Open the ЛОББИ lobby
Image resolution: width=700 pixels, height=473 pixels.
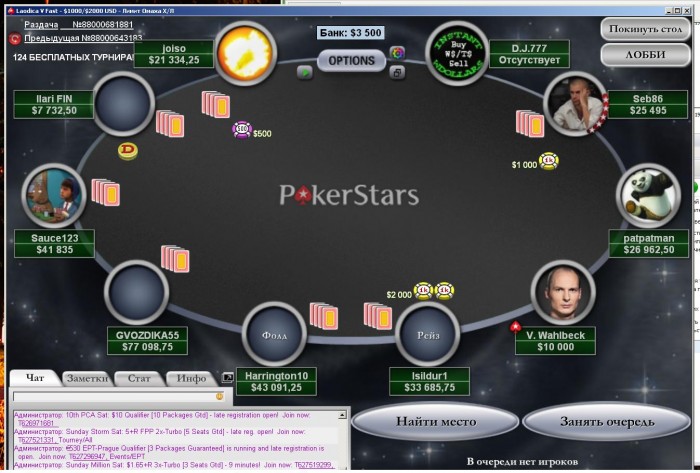point(645,54)
